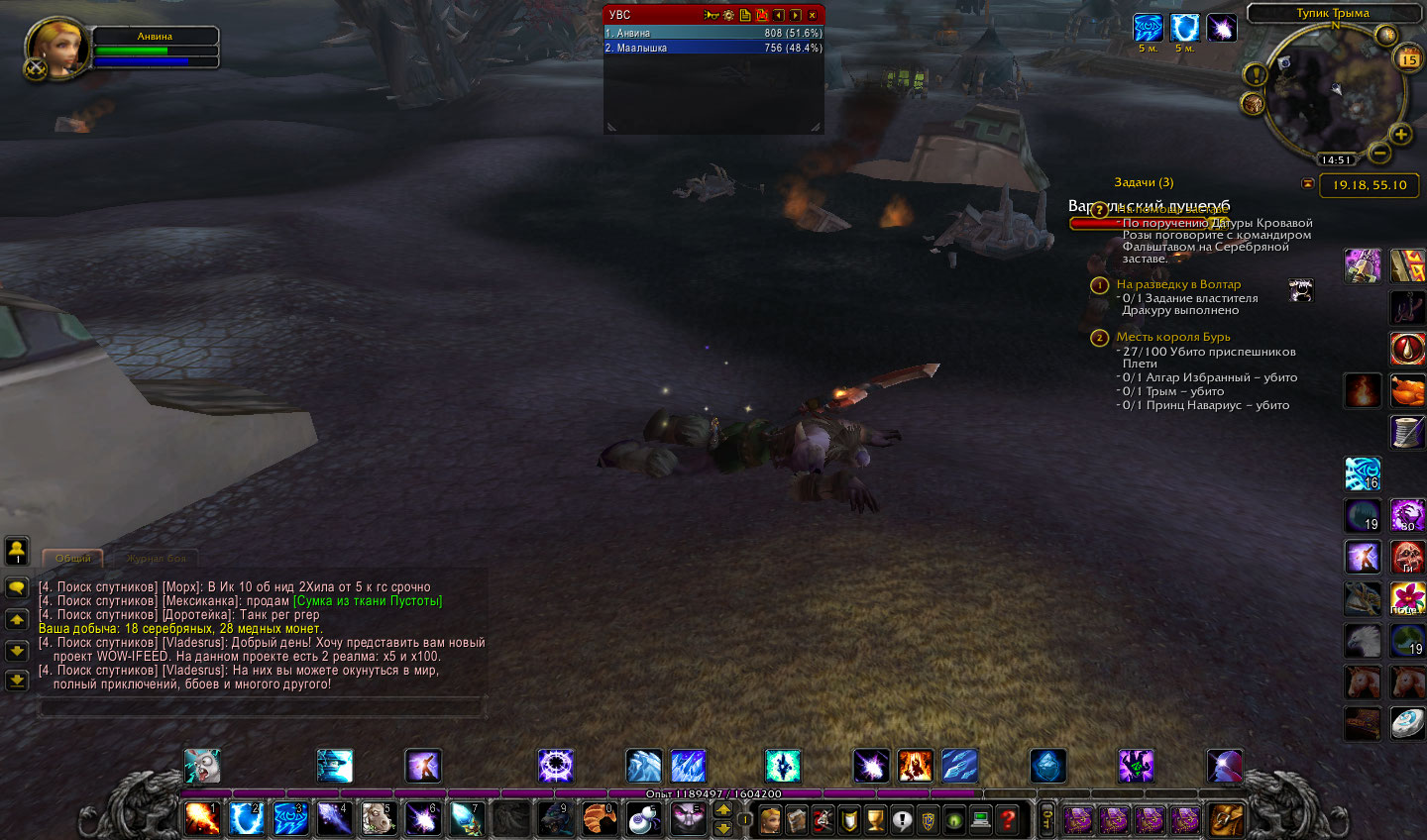
Task: Open the Сумка из ткани Пустоты item link
Action: pos(368,601)
